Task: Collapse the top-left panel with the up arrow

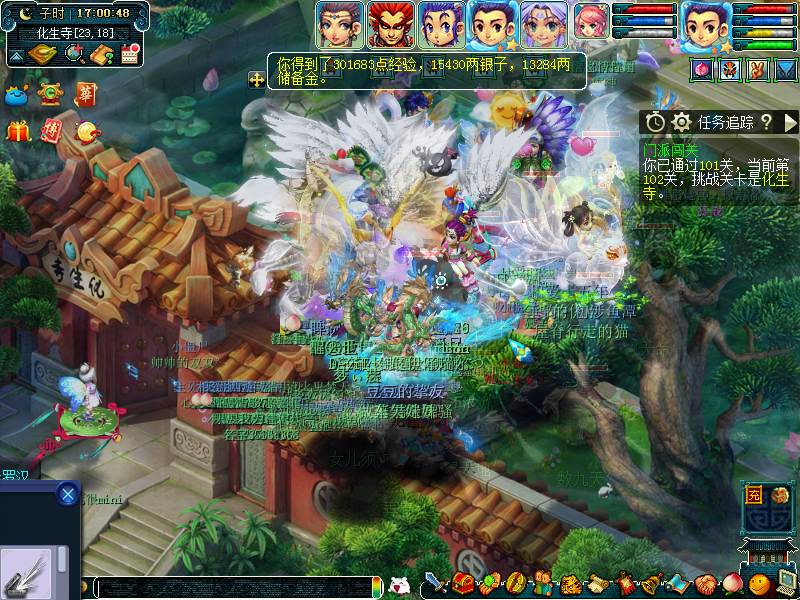Action: click(x=17, y=55)
